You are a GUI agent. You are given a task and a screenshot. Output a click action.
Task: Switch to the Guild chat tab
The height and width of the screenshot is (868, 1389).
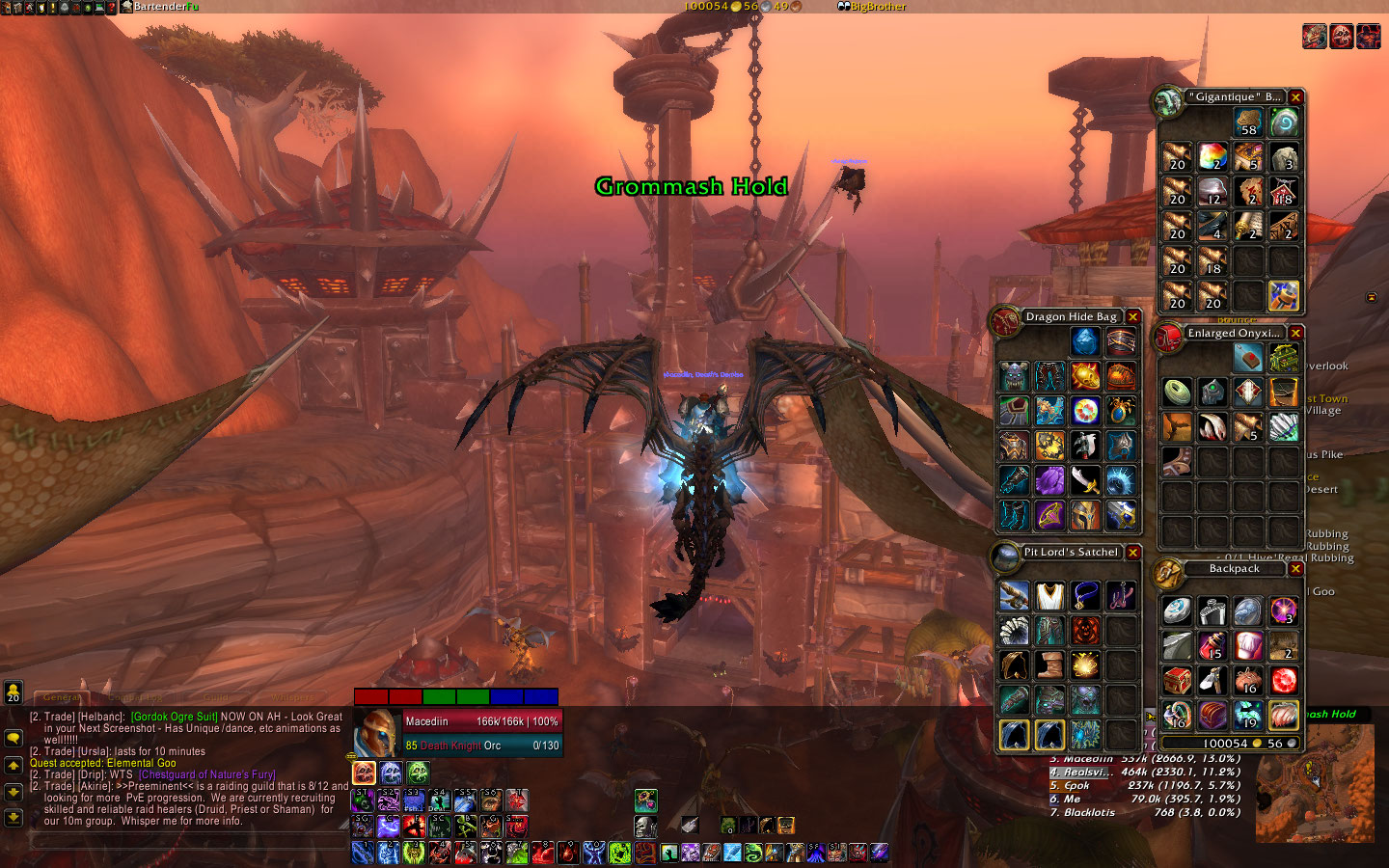(x=215, y=697)
